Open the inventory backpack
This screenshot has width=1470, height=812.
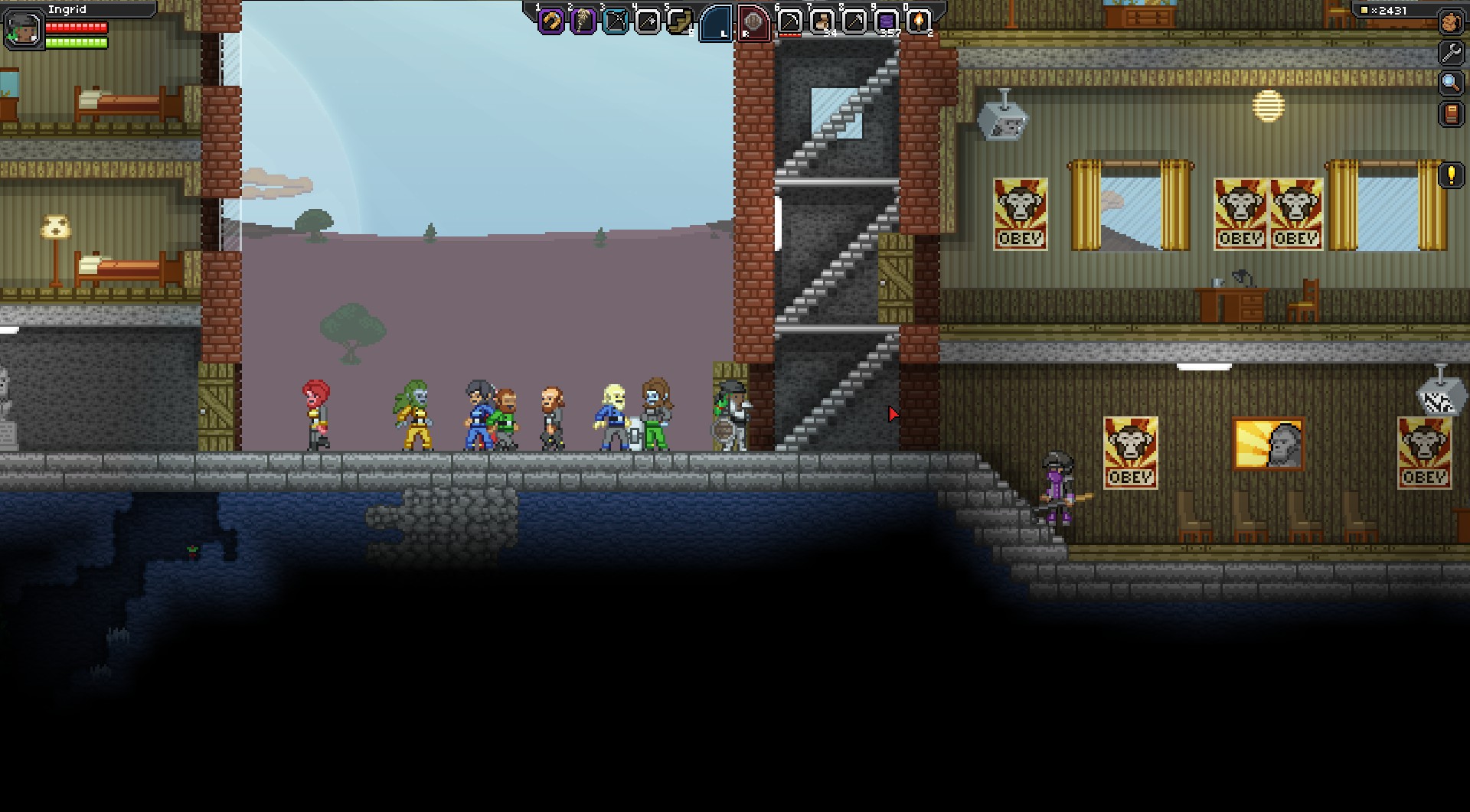tap(1450, 22)
